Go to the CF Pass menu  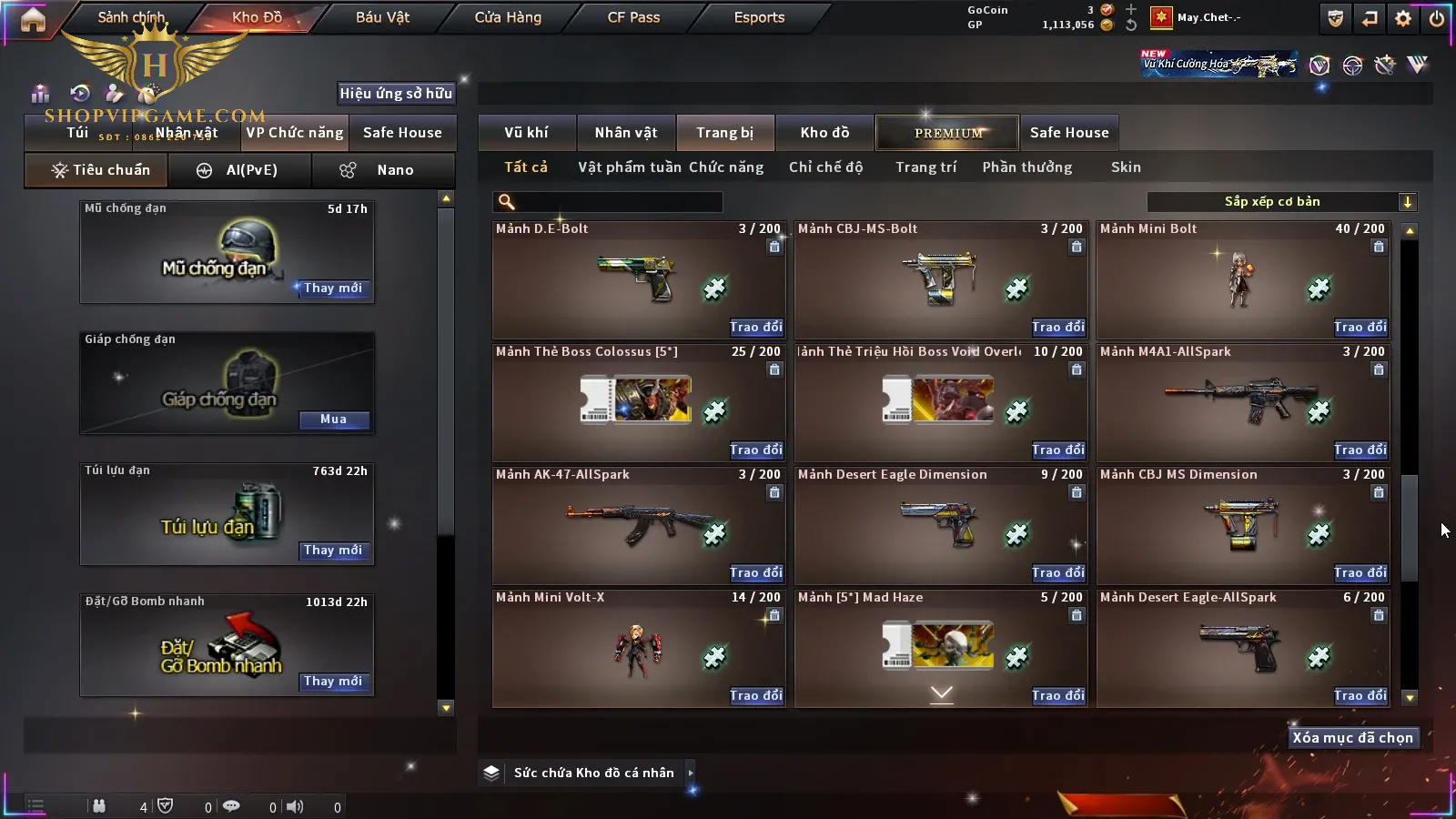(633, 17)
